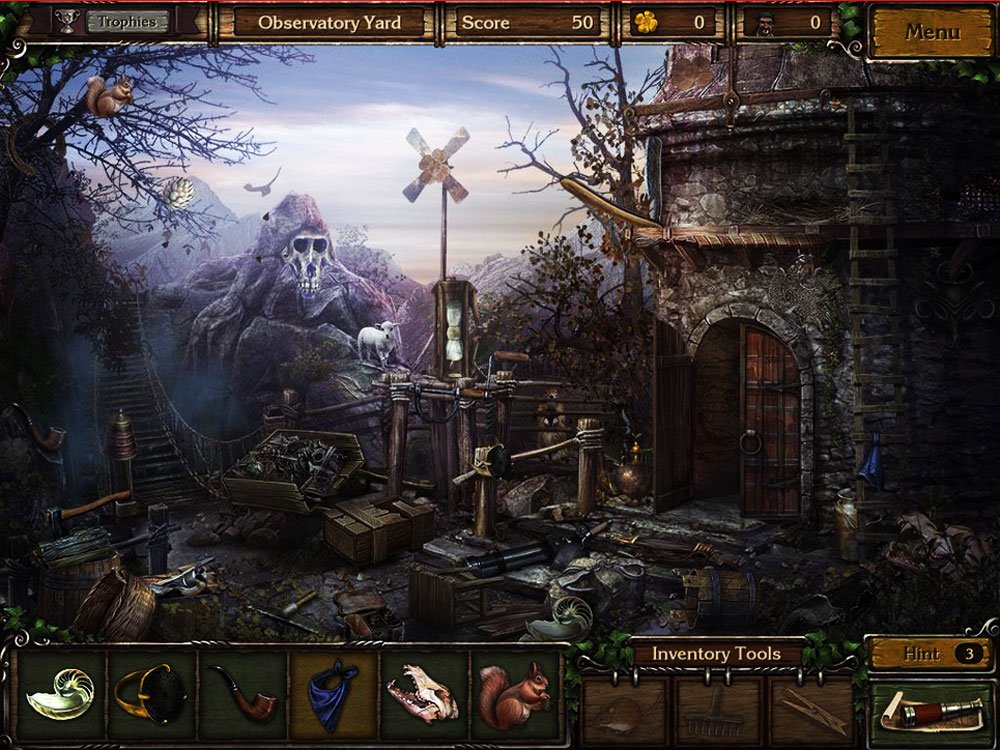Viewport: 1000px width, 750px height.
Task: Open the Menu
Action: point(931,32)
